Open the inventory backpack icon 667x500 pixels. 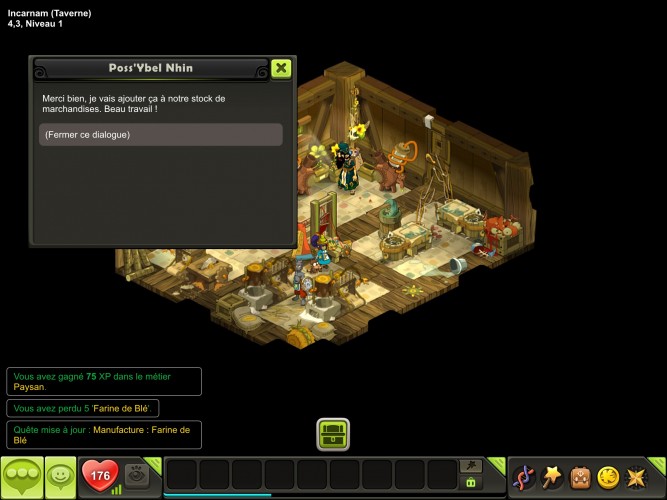click(x=580, y=477)
